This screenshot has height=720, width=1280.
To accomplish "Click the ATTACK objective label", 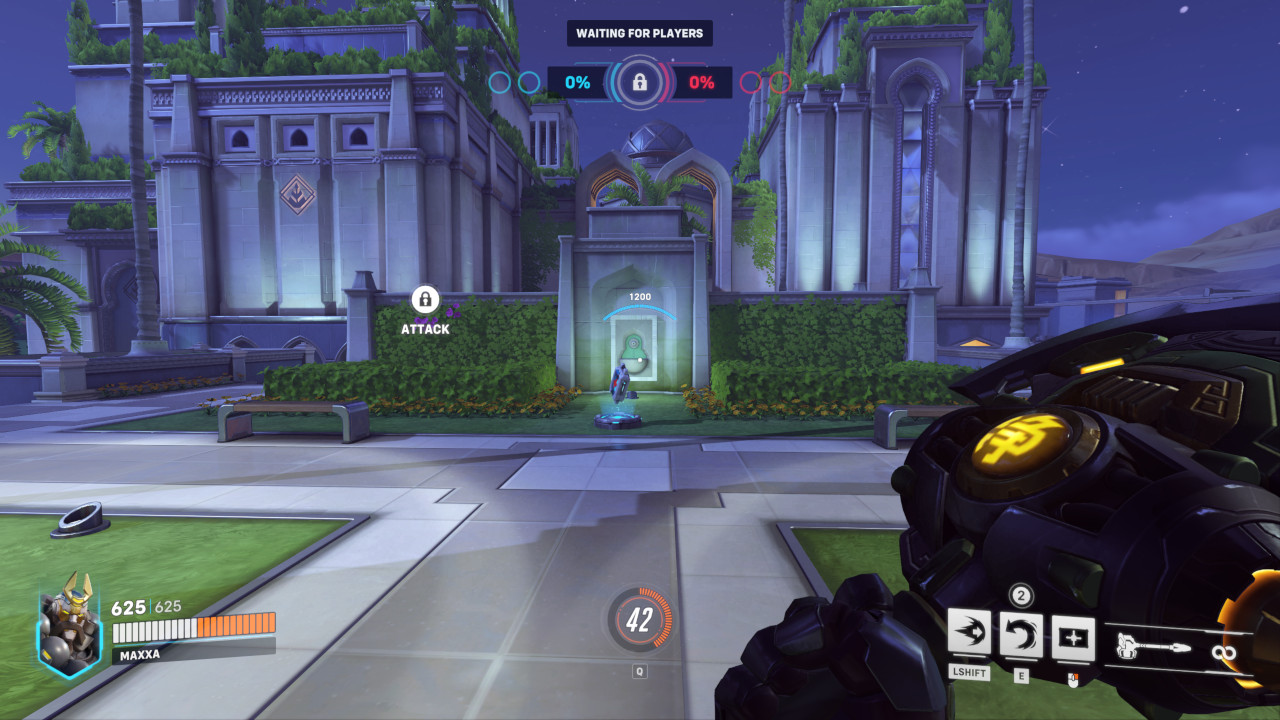I will (x=425, y=328).
